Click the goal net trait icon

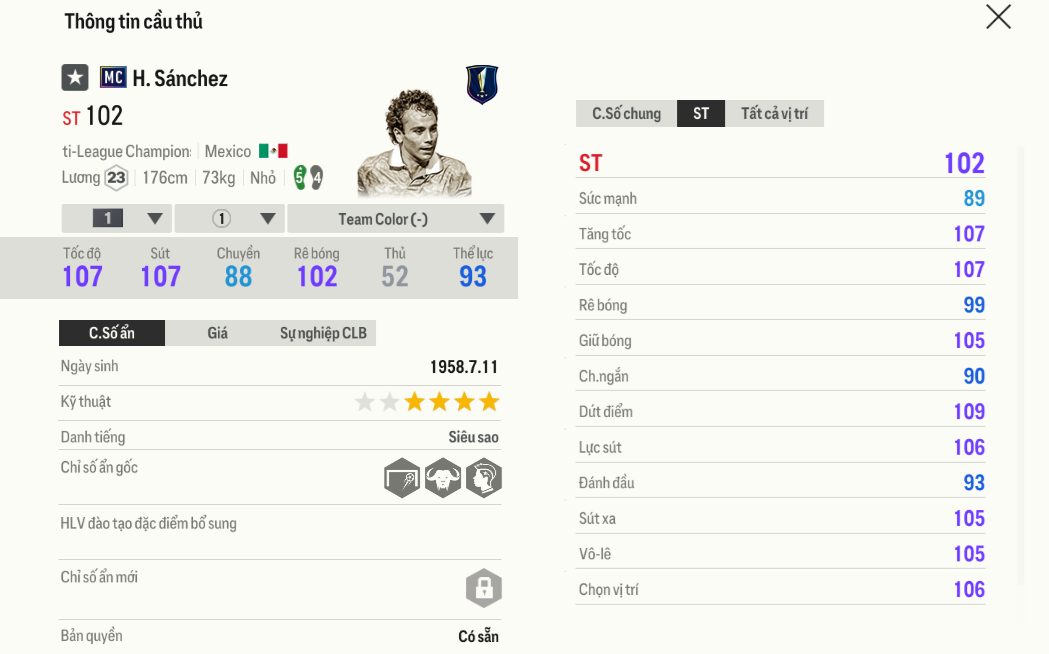tap(402, 479)
